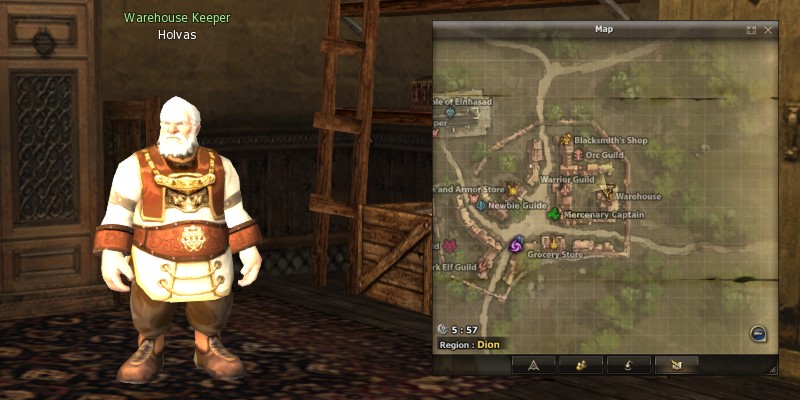Select the Blacksmith's Shop map marker
The image size is (800, 400).
566,140
